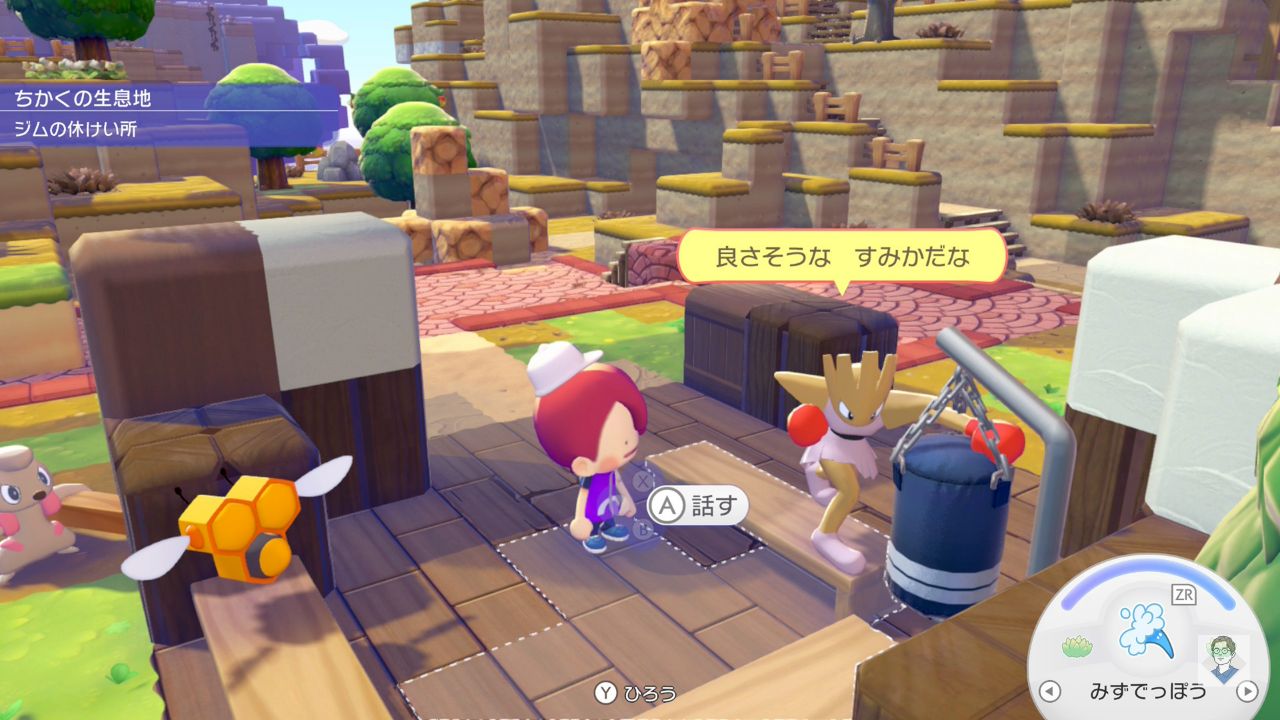This screenshot has height=720, width=1280.
Task: Choose the green leafy move icon
Action: [1076, 649]
